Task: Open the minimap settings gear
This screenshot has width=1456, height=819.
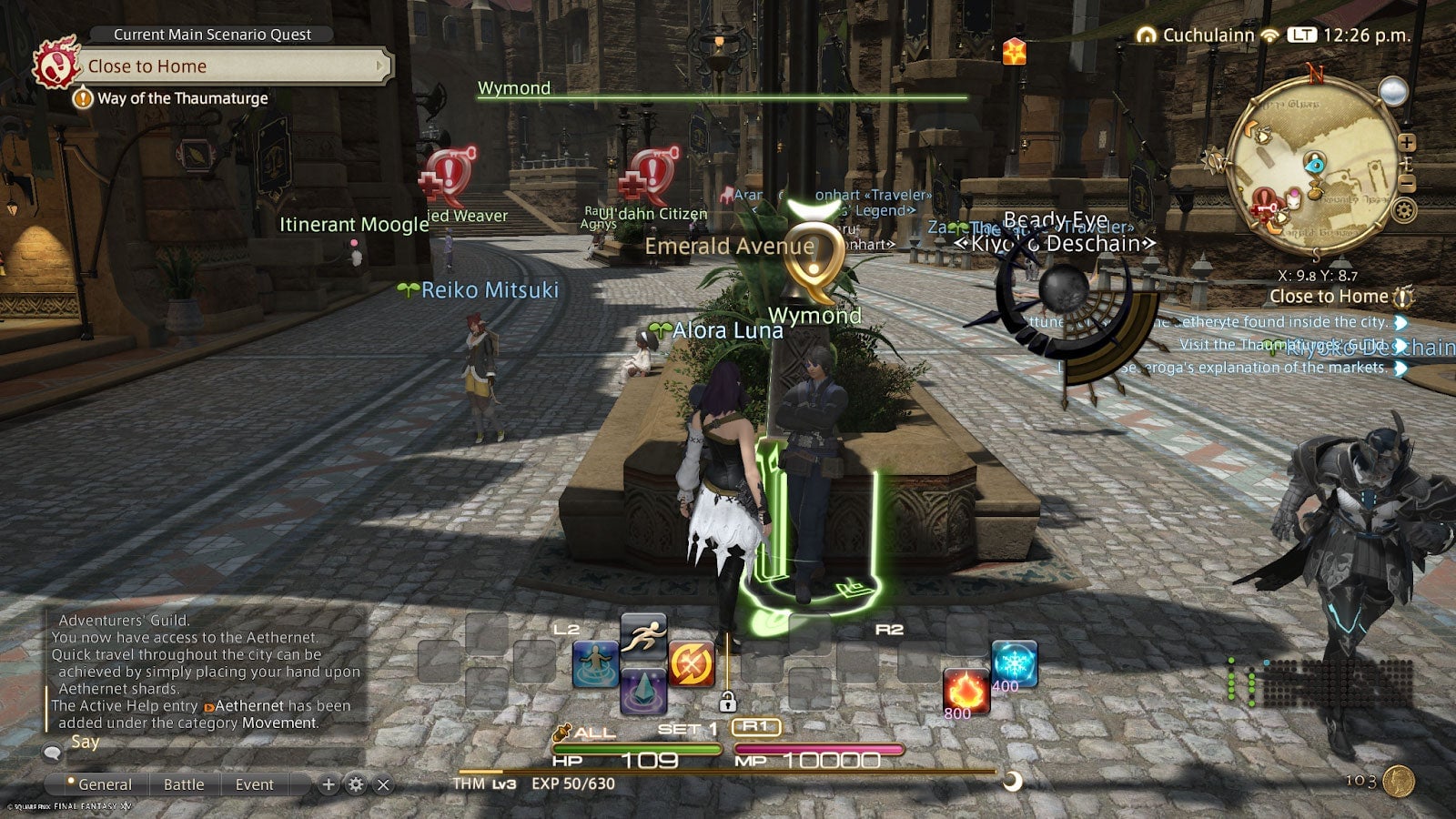Action: coord(1403,209)
